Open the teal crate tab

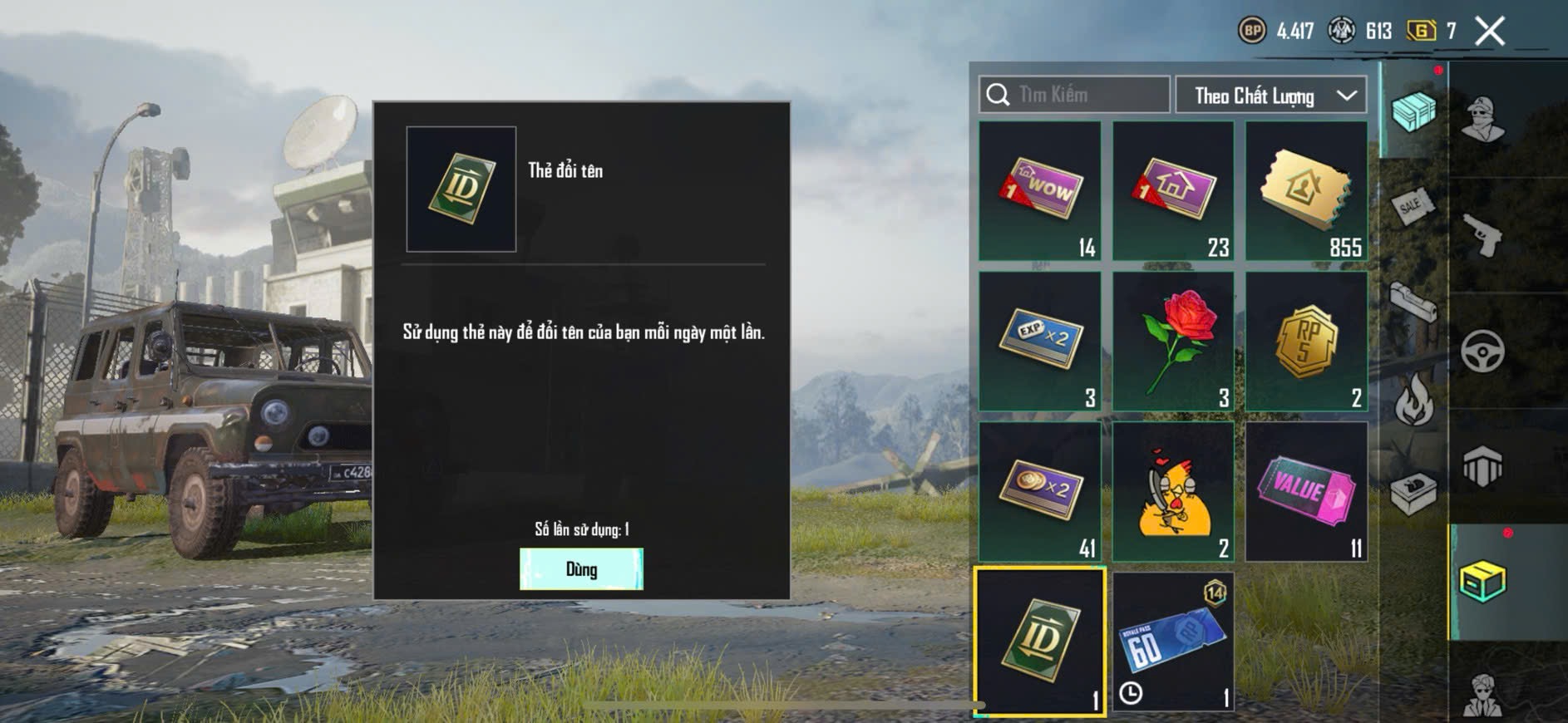coord(1413,111)
